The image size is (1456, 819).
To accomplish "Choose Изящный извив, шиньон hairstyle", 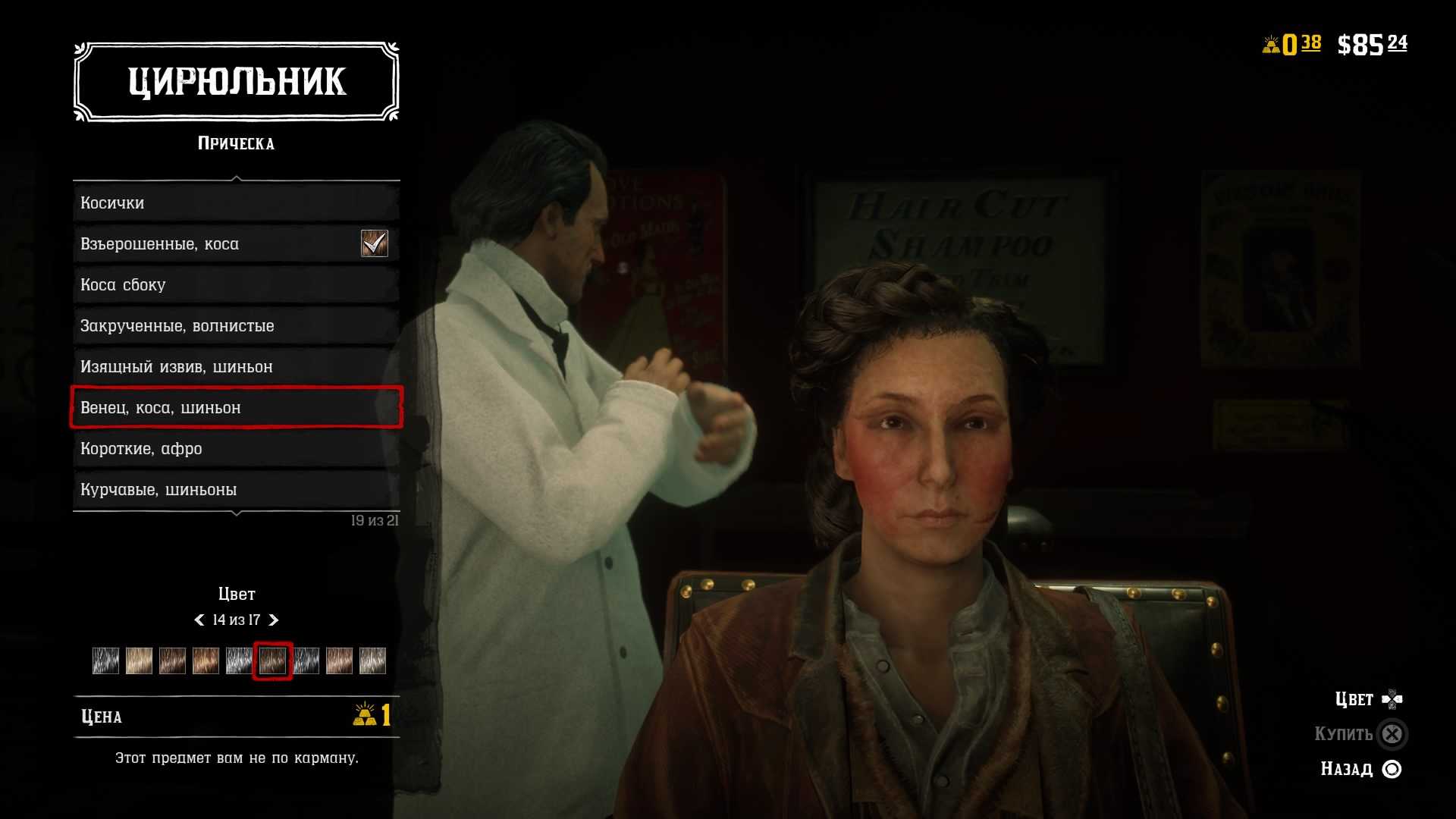I will pos(236,367).
